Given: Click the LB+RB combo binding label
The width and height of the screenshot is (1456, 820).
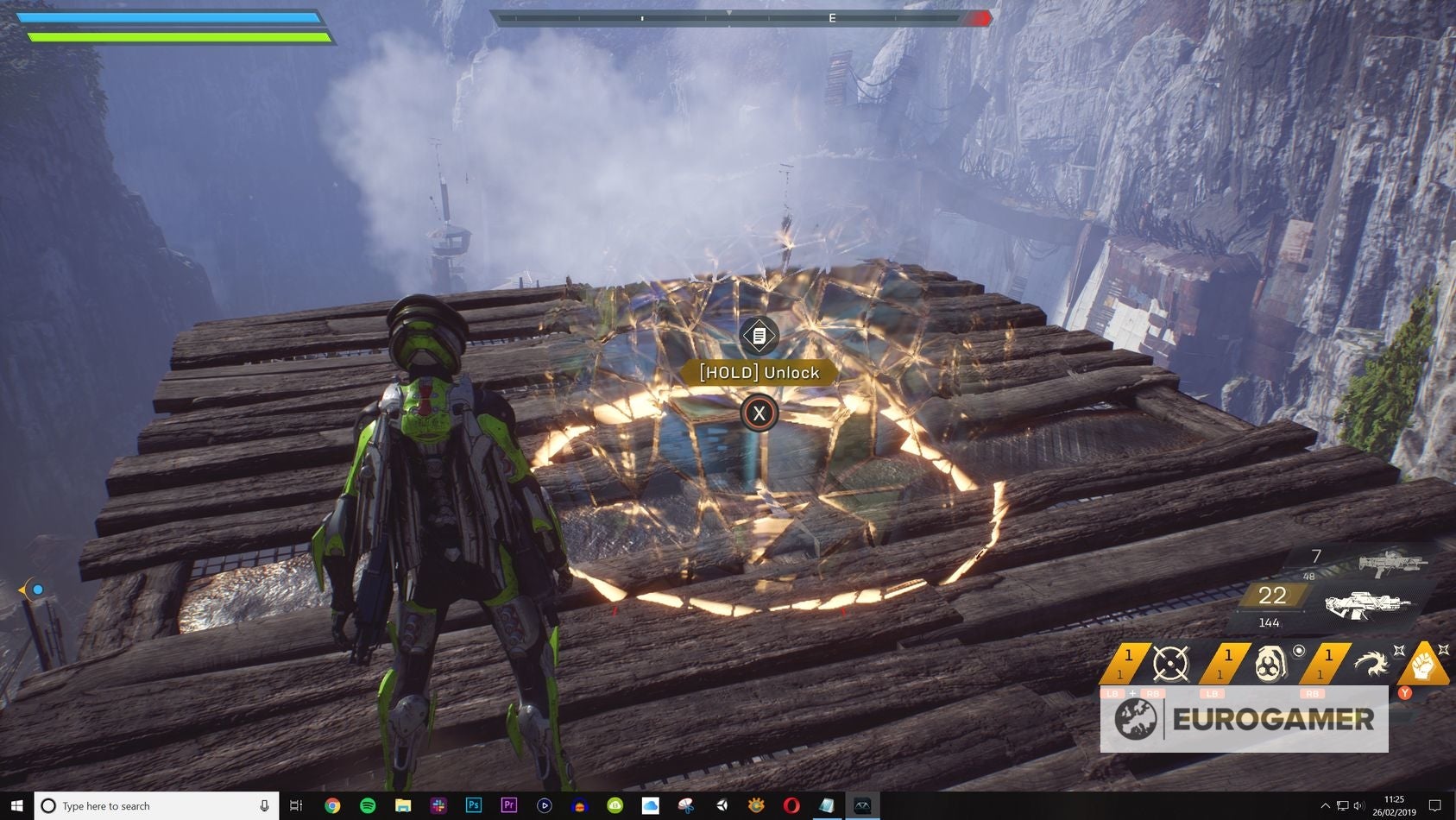Looking at the screenshot, I should 1132,693.
